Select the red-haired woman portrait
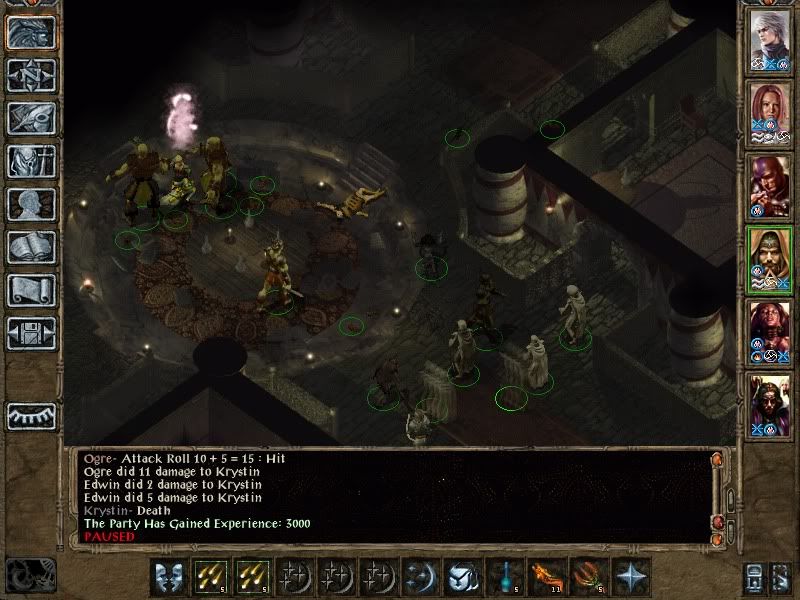 click(770, 113)
